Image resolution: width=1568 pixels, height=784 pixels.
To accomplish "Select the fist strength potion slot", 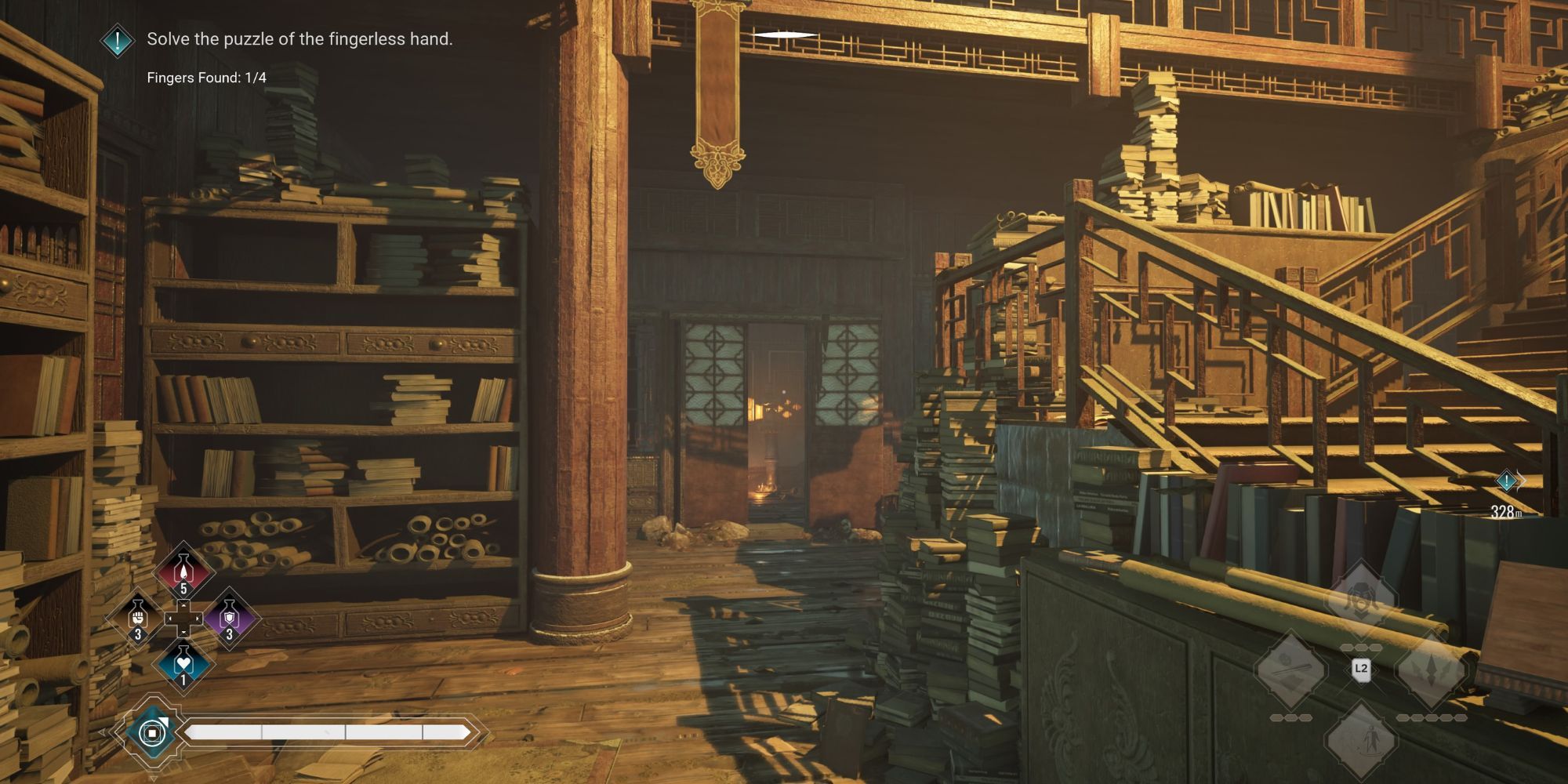I will point(138,618).
